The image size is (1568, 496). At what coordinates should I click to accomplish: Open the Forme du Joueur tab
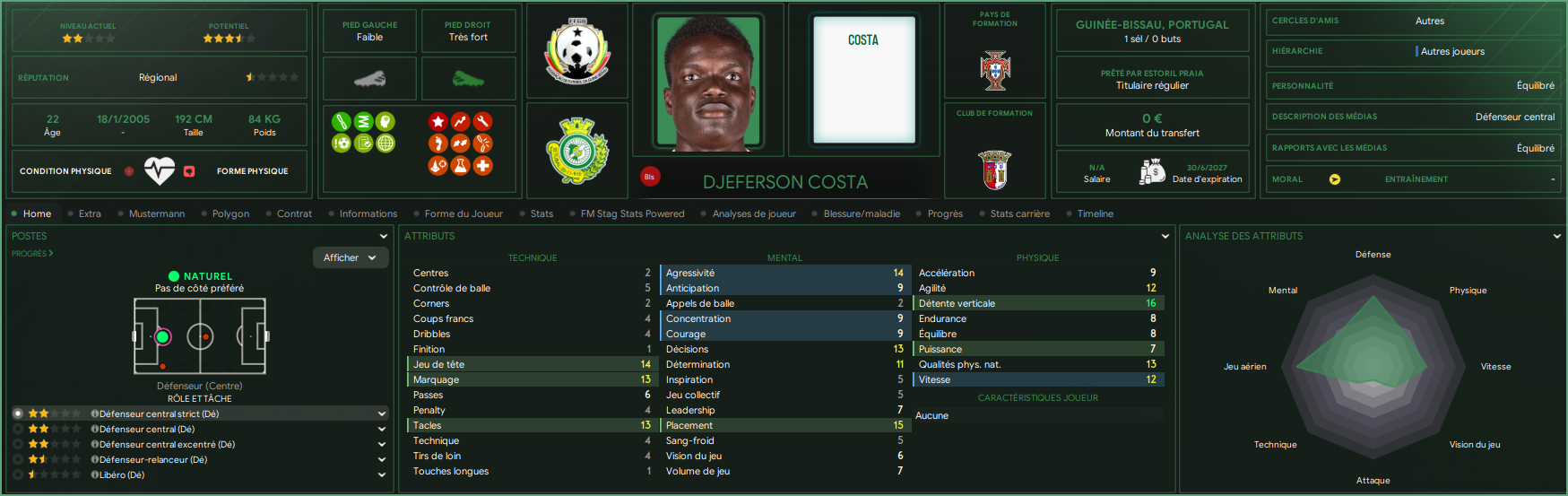click(x=463, y=213)
